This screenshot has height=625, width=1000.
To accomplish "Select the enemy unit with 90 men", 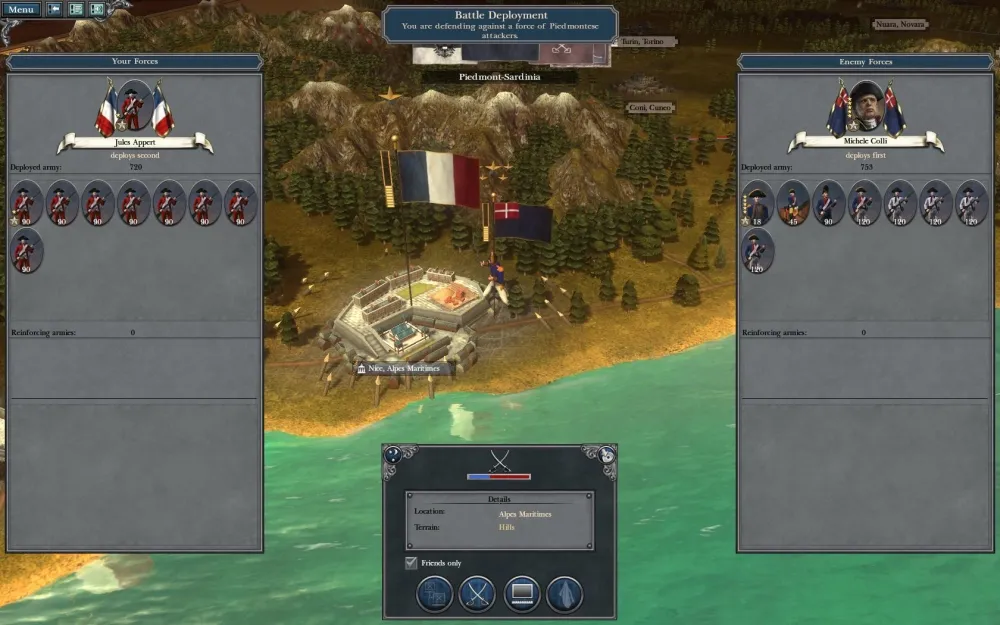I will point(829,202).
